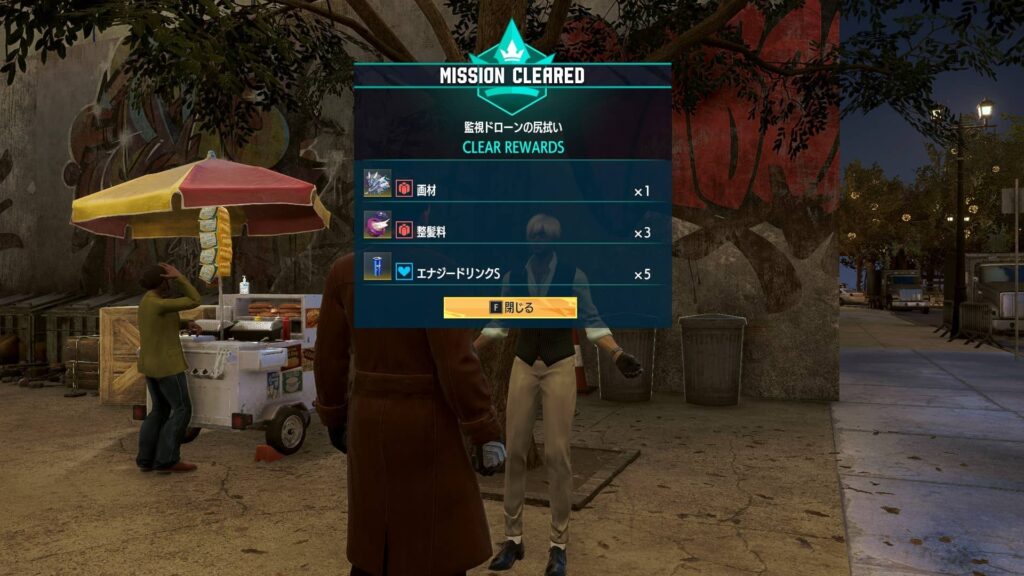Select the エナジードリンクS reward row
Screen dimensions: 1024x576
pos(511,273)
